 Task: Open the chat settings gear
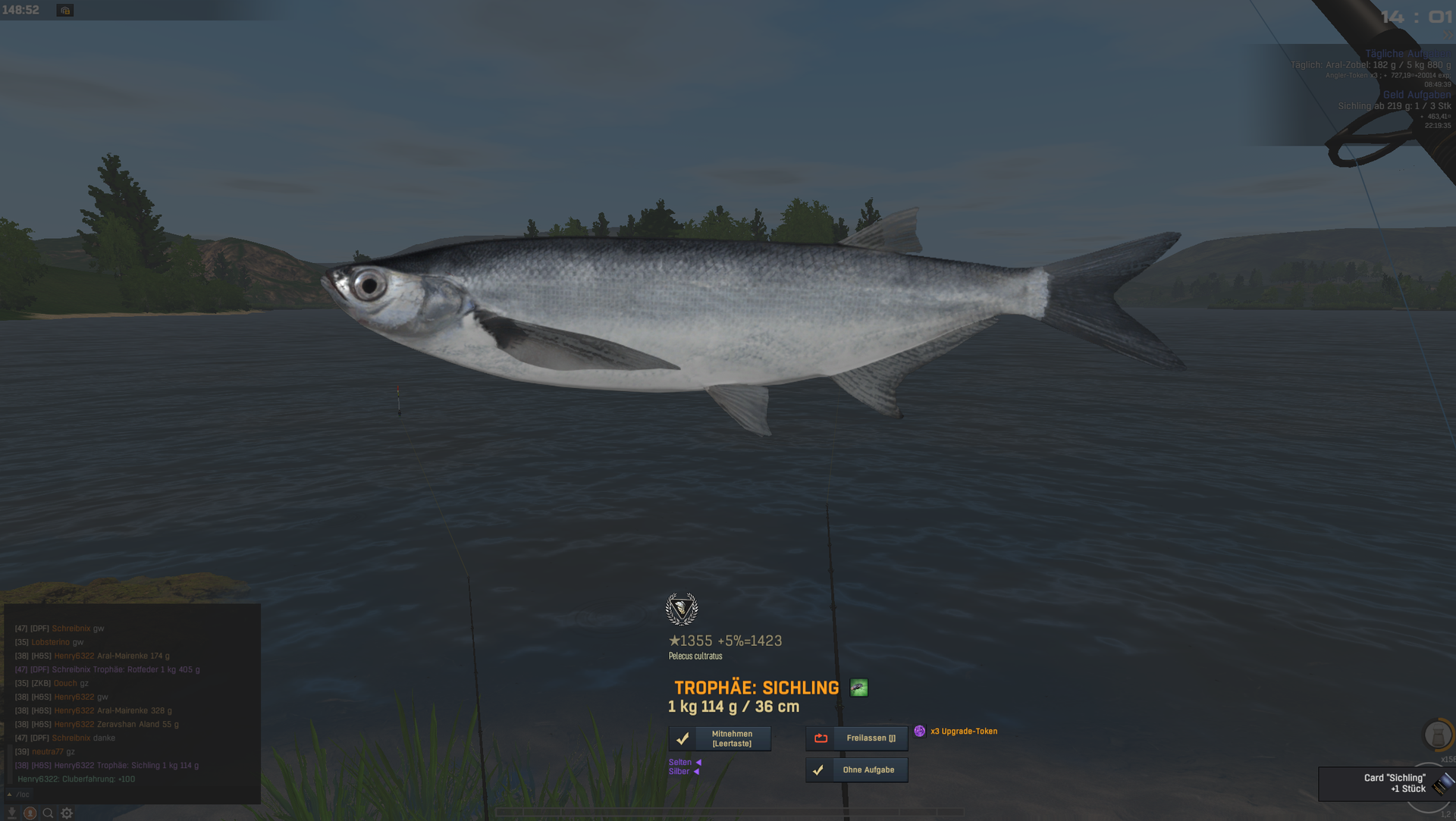tap(67, 813)
